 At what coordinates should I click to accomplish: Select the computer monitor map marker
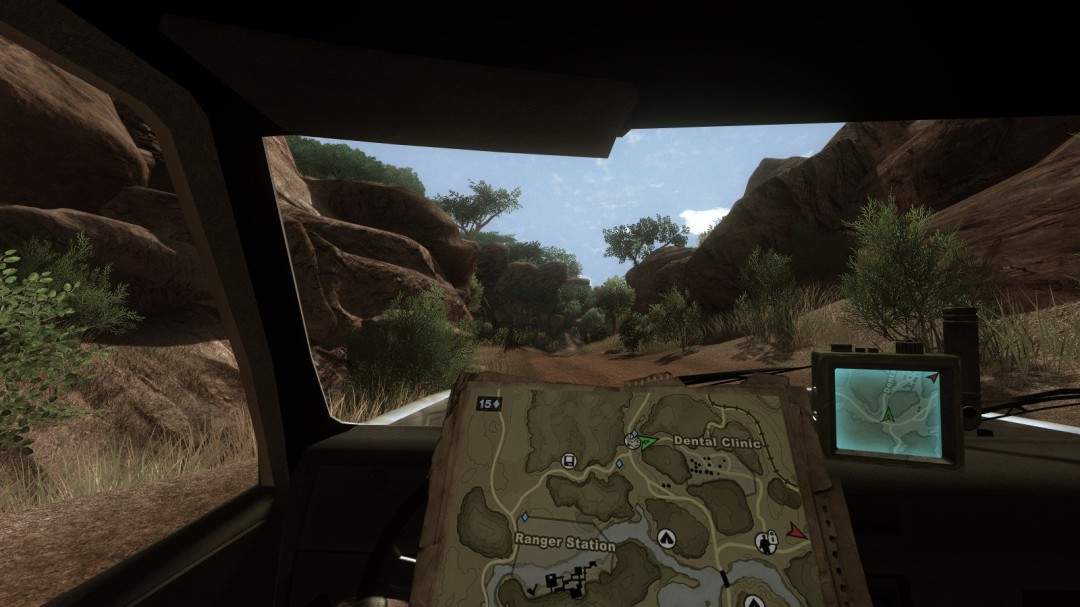[x=568, y=461]
